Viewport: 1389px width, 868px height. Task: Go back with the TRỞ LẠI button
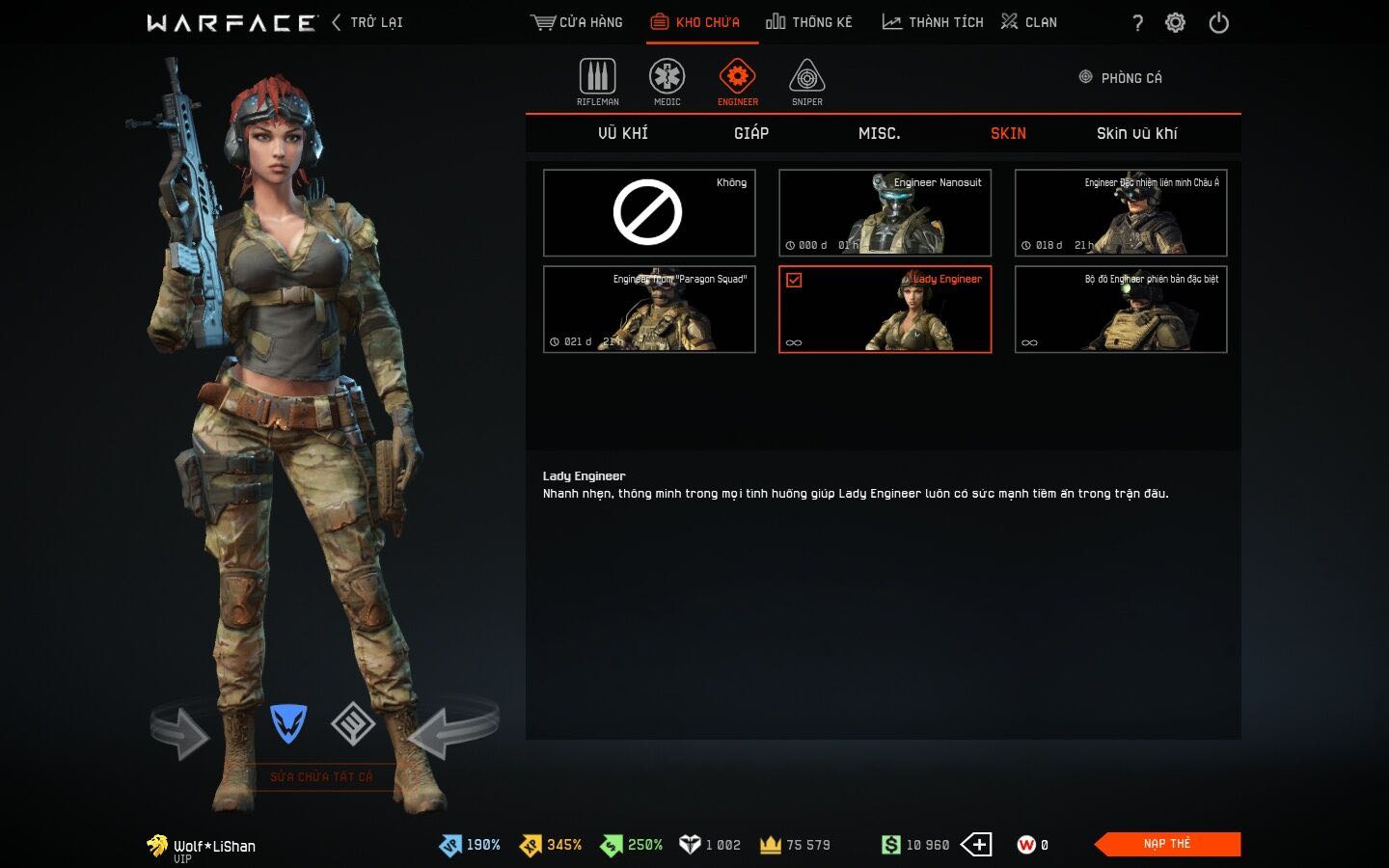tap(368, 22)
